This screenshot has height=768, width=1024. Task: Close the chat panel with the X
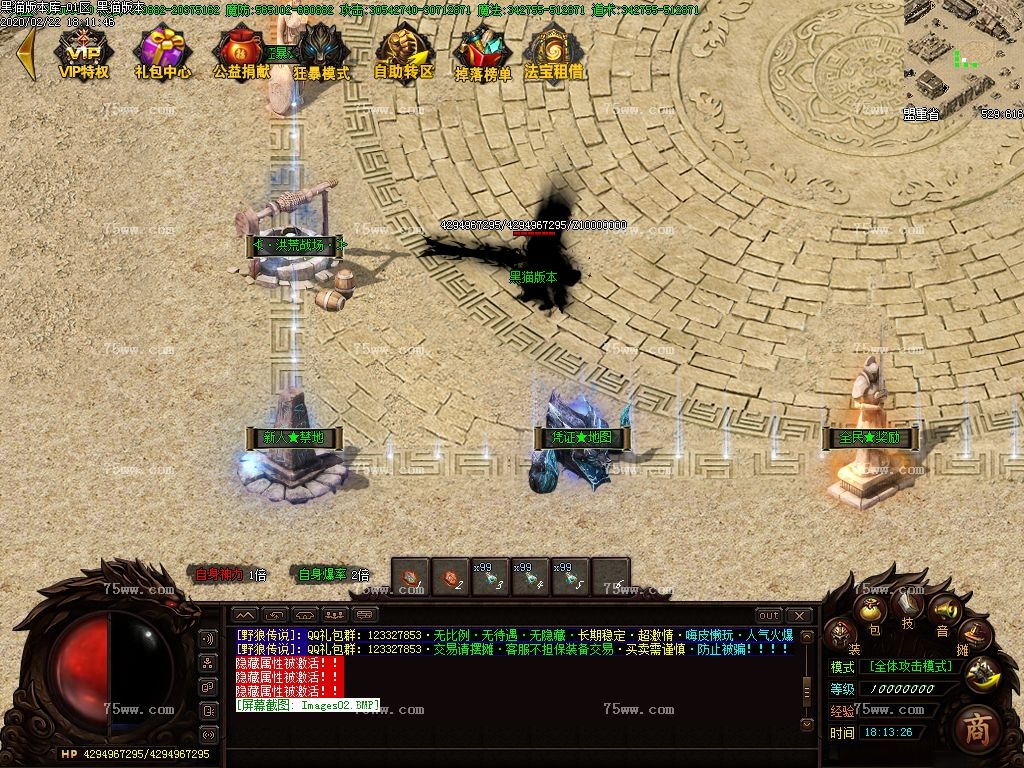799,615
